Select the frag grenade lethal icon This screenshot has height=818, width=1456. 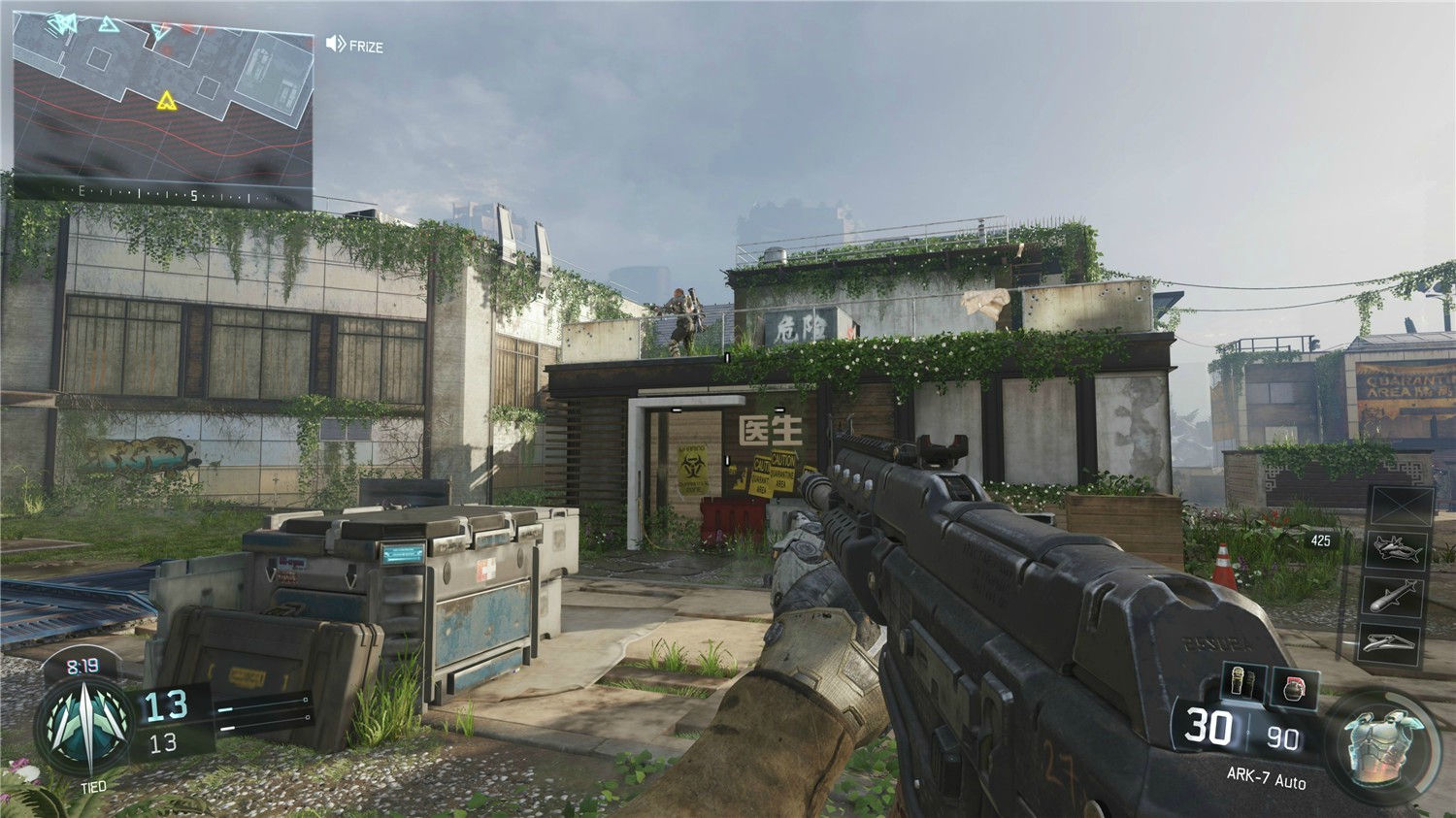(1295, 687)
